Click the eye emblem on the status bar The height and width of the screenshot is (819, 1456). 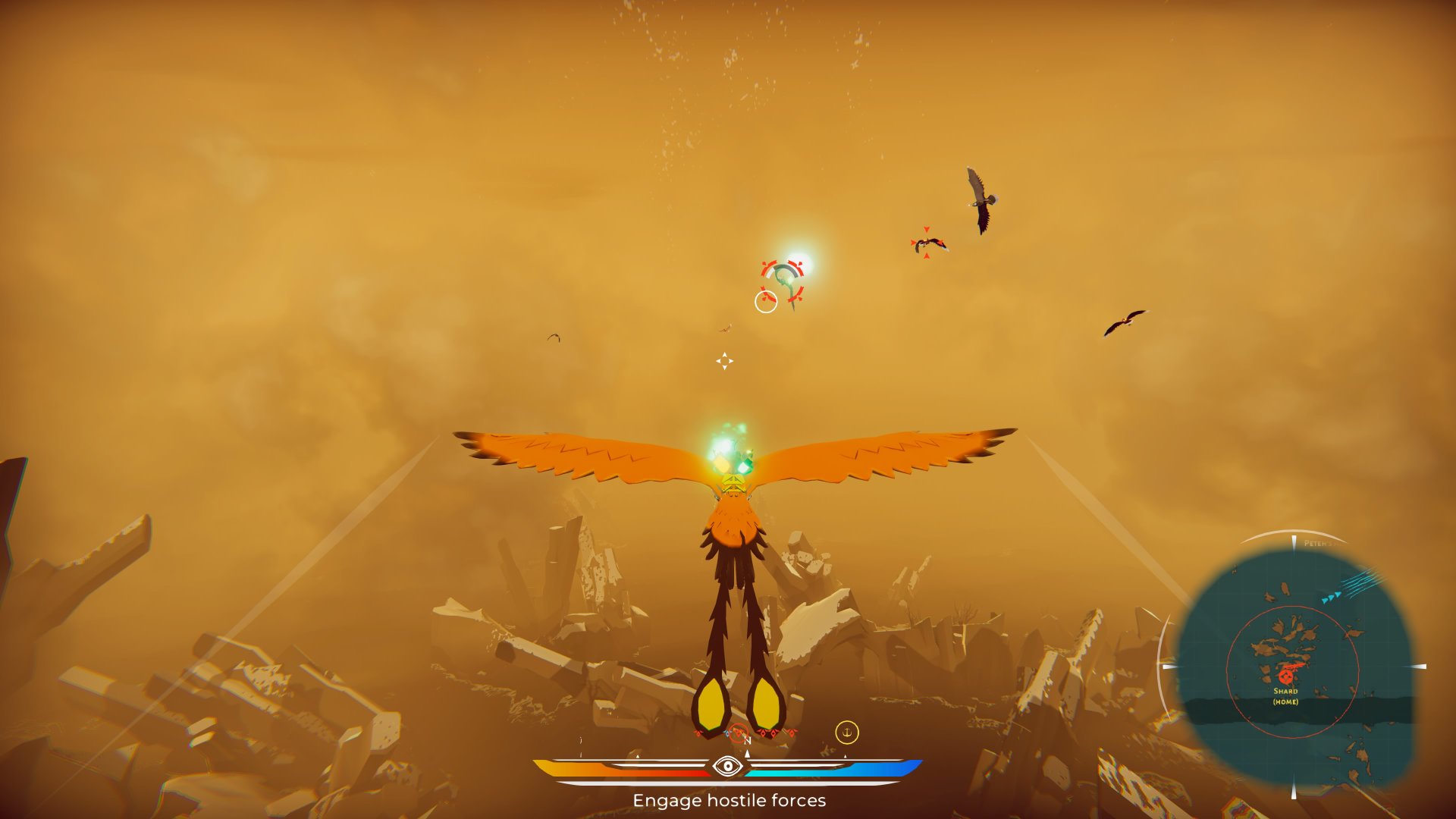pyautogui.click(x=728, y=767)
